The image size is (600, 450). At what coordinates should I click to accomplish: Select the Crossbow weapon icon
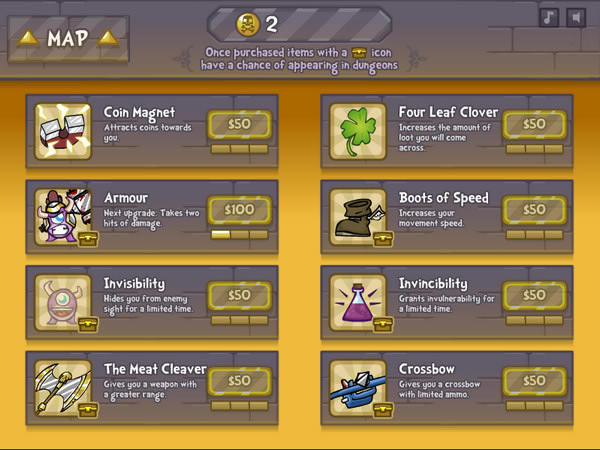click(358, 387)
